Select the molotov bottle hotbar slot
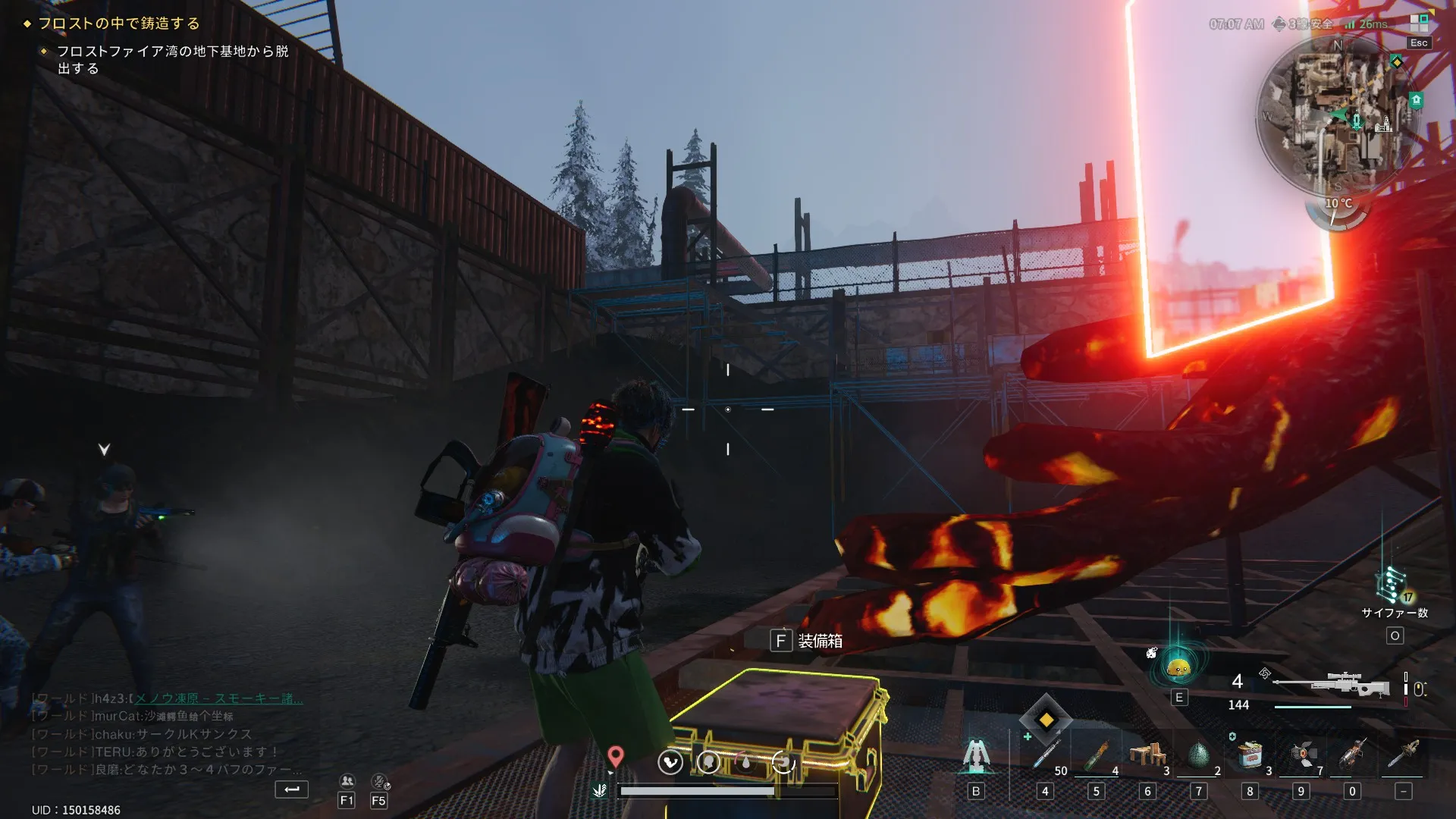 click(1097, 755)
